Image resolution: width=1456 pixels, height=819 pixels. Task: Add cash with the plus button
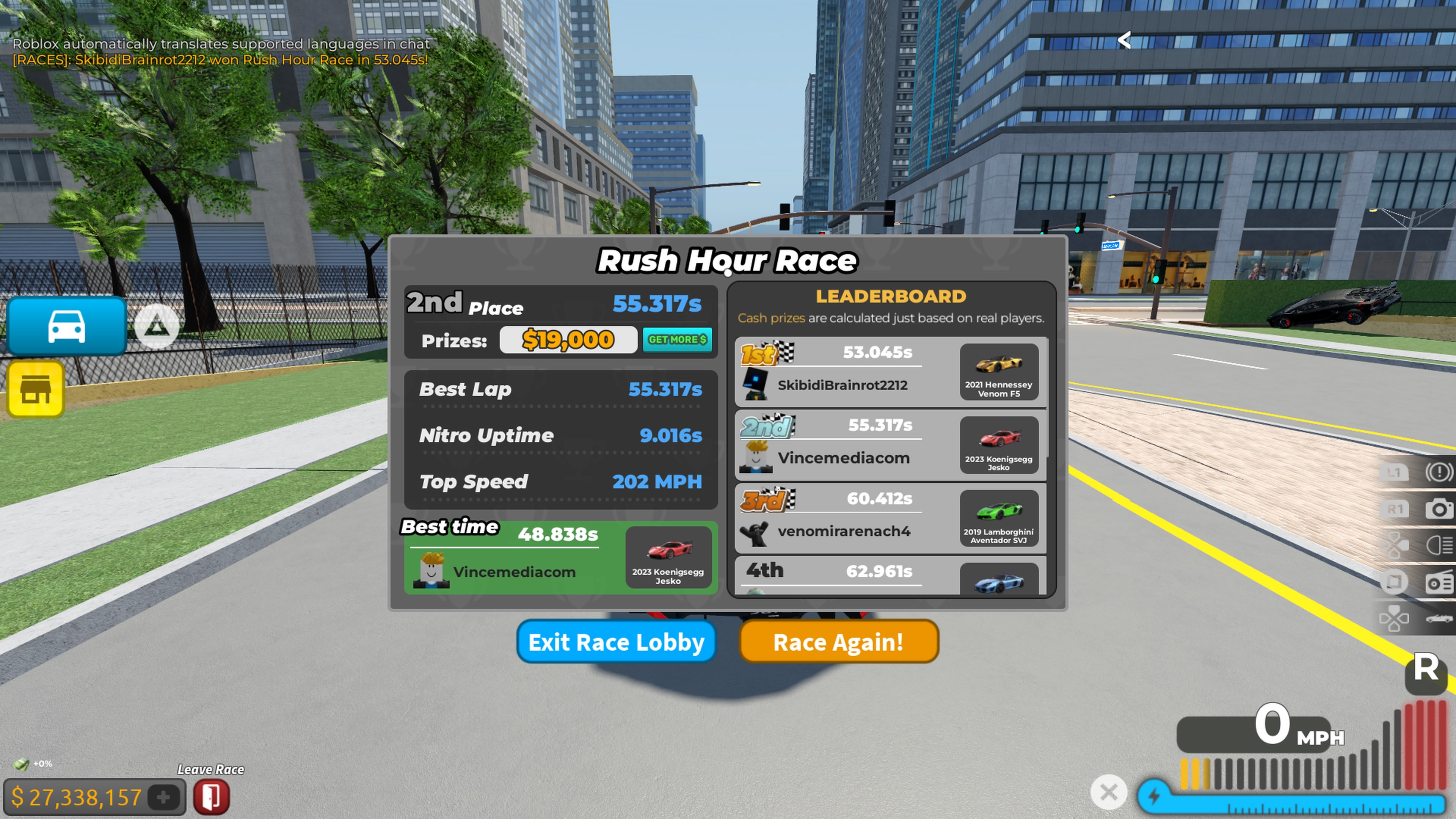point(163,797)
